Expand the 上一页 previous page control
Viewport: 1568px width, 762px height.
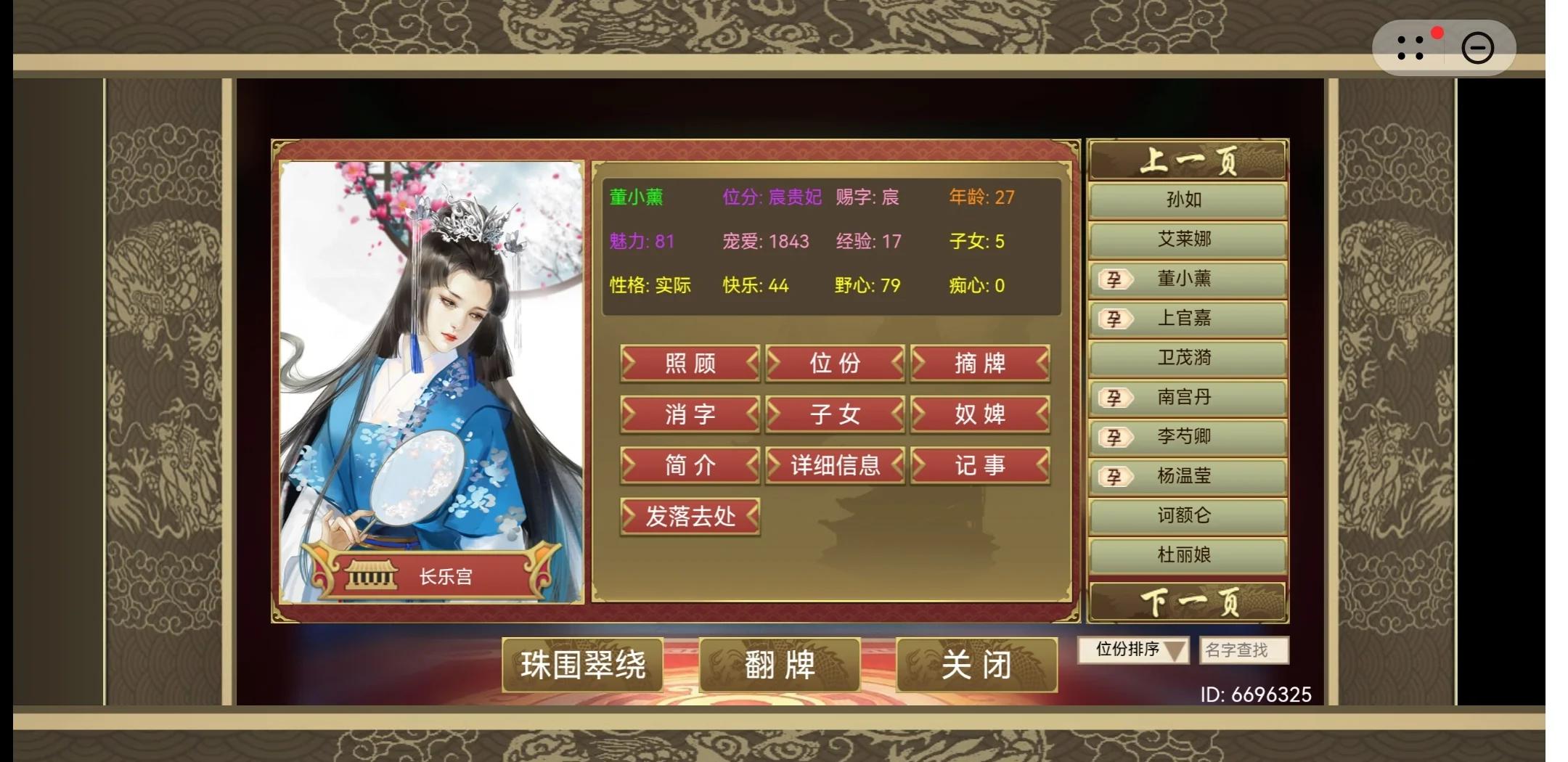click(x=1187, y=160)
